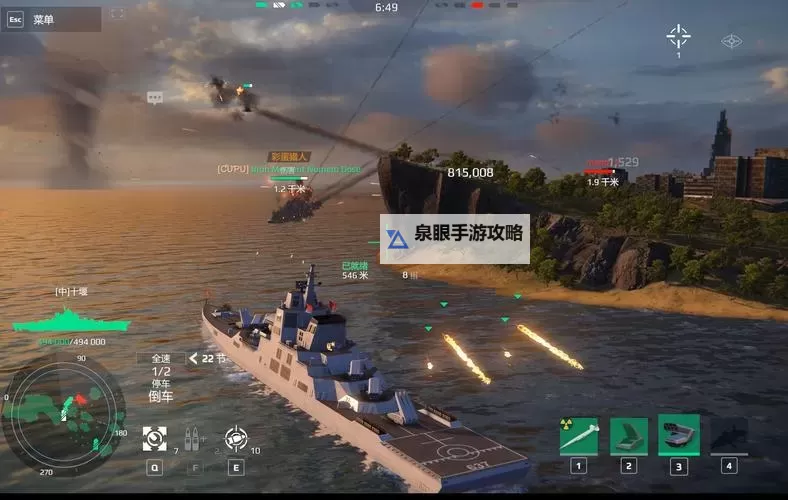Switch to the dimmed view-mode icon
Screen dimensions: 788x500
732,41
